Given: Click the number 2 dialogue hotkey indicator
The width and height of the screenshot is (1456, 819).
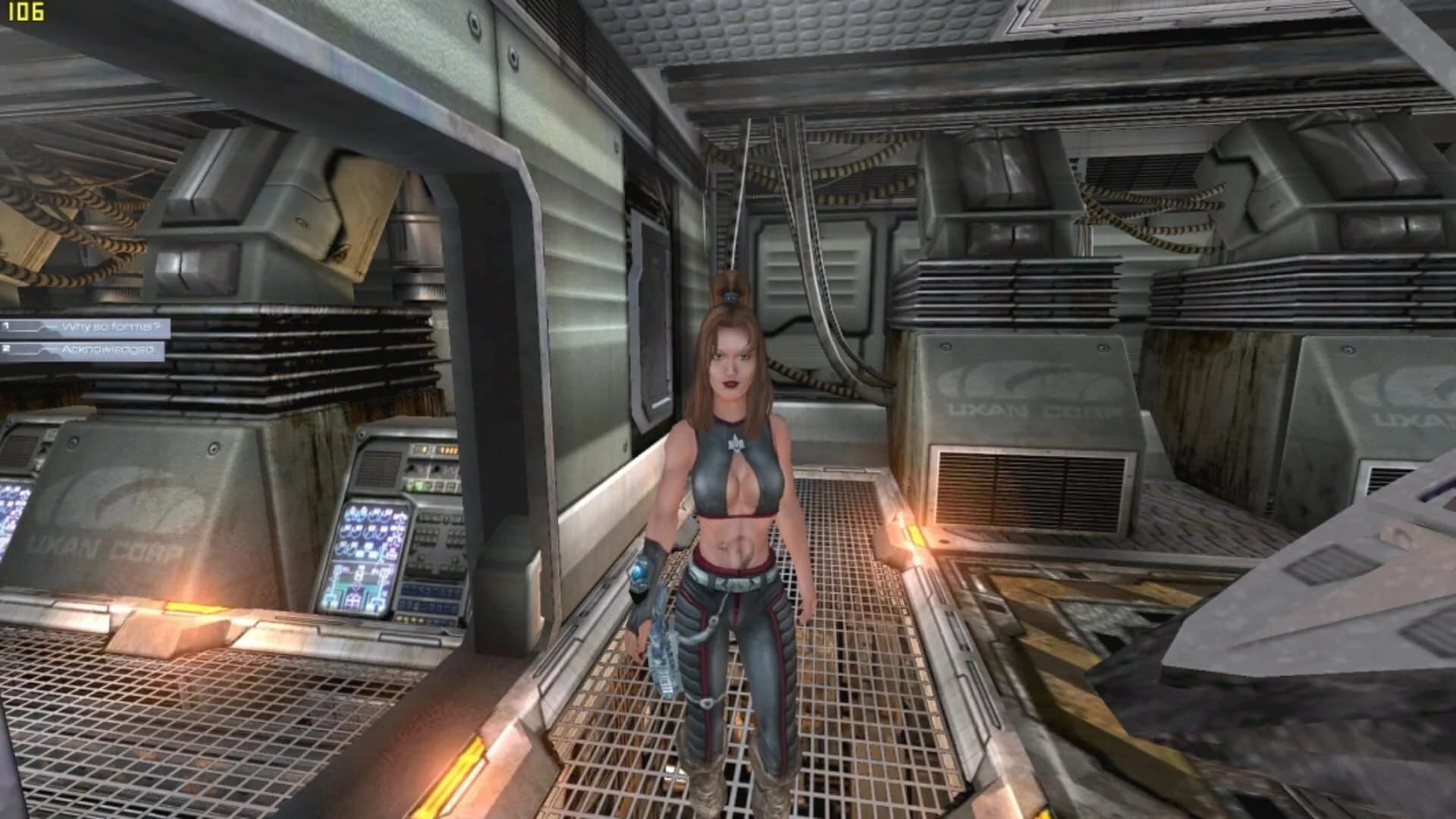Looking at the screenshot, I should click(8, 350).
